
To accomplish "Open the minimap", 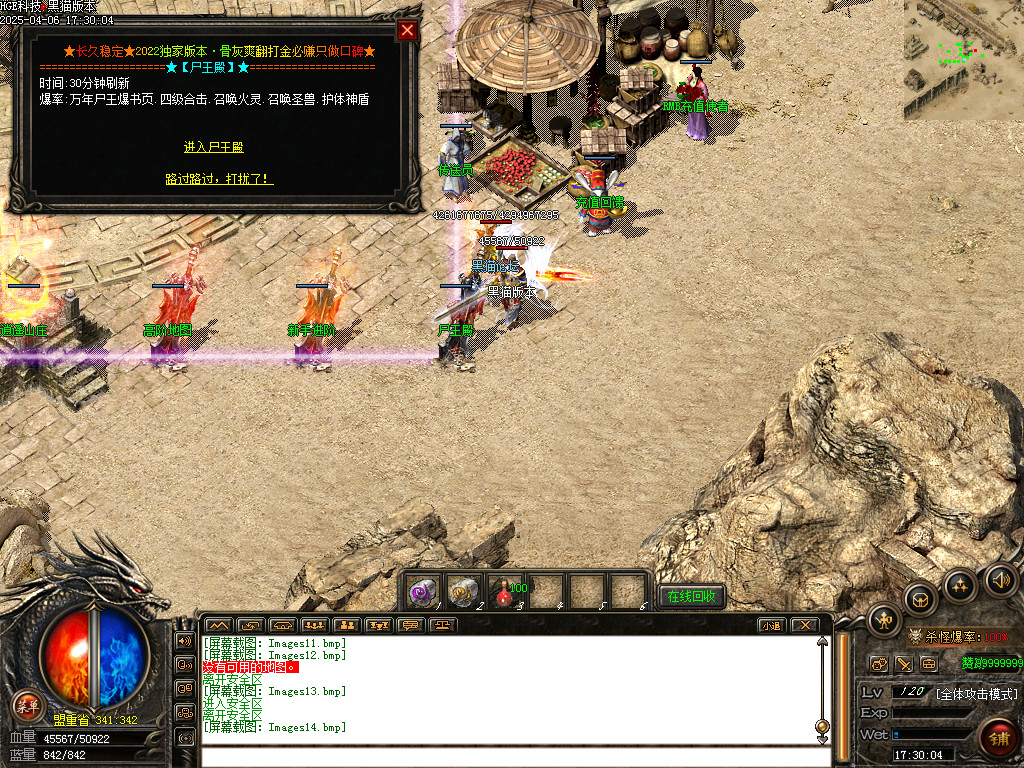I will click(x=963, y=59).
